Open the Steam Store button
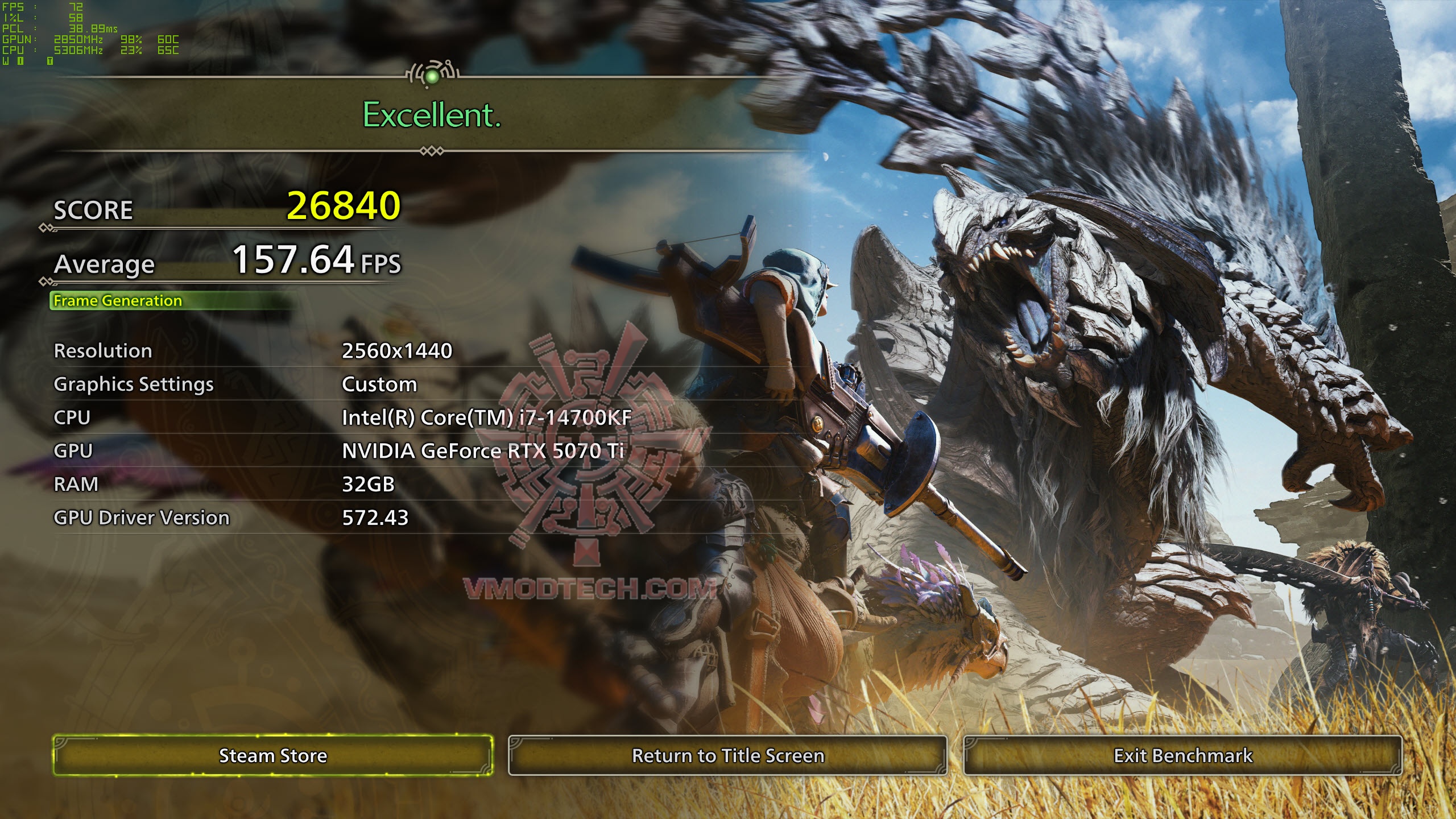Image resolution: width=1456 pixels, height=819 pixels. 273,755
